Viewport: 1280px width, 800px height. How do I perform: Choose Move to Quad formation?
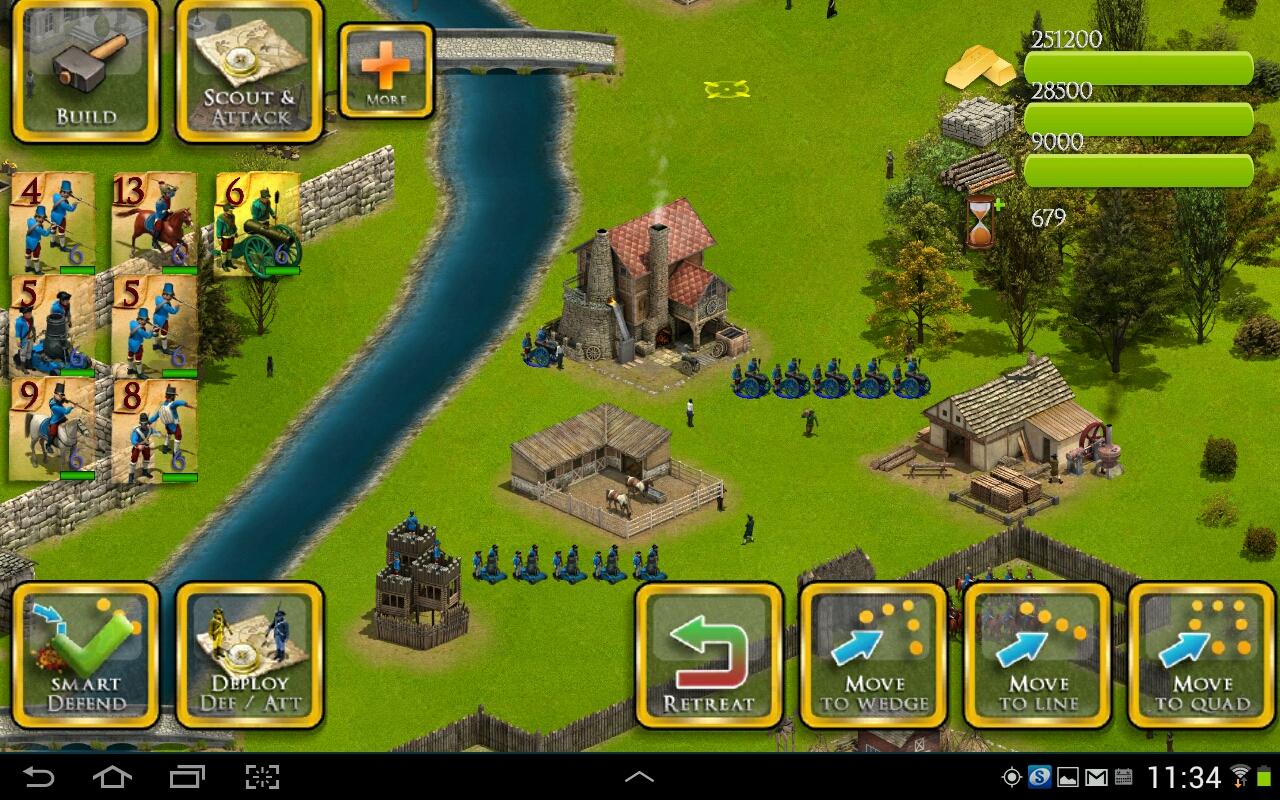[x=1201, y=655]
